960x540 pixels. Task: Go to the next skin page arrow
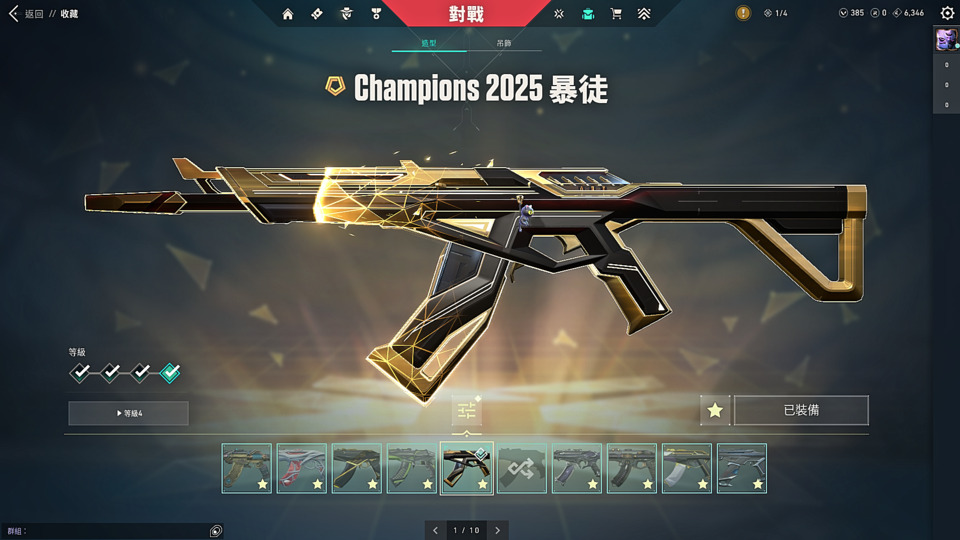point(497,530)
